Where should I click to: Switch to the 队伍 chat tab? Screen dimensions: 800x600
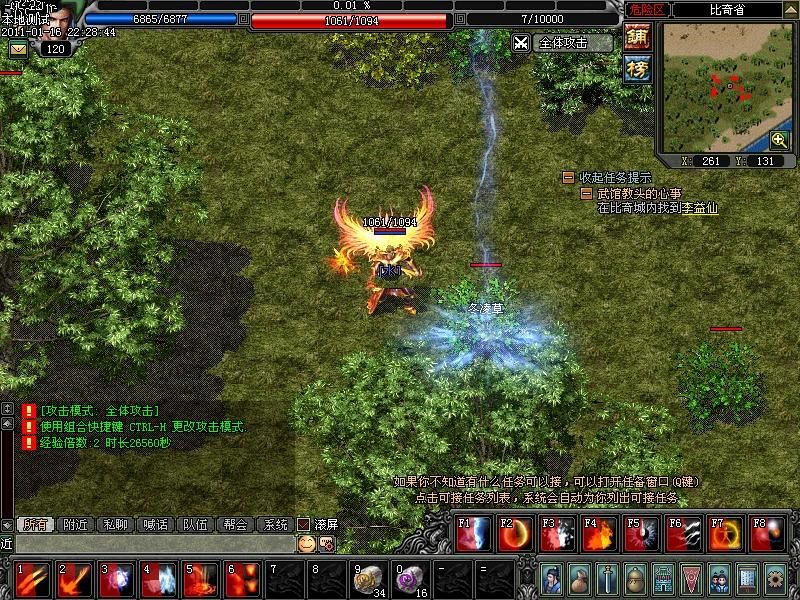[195, 524]
